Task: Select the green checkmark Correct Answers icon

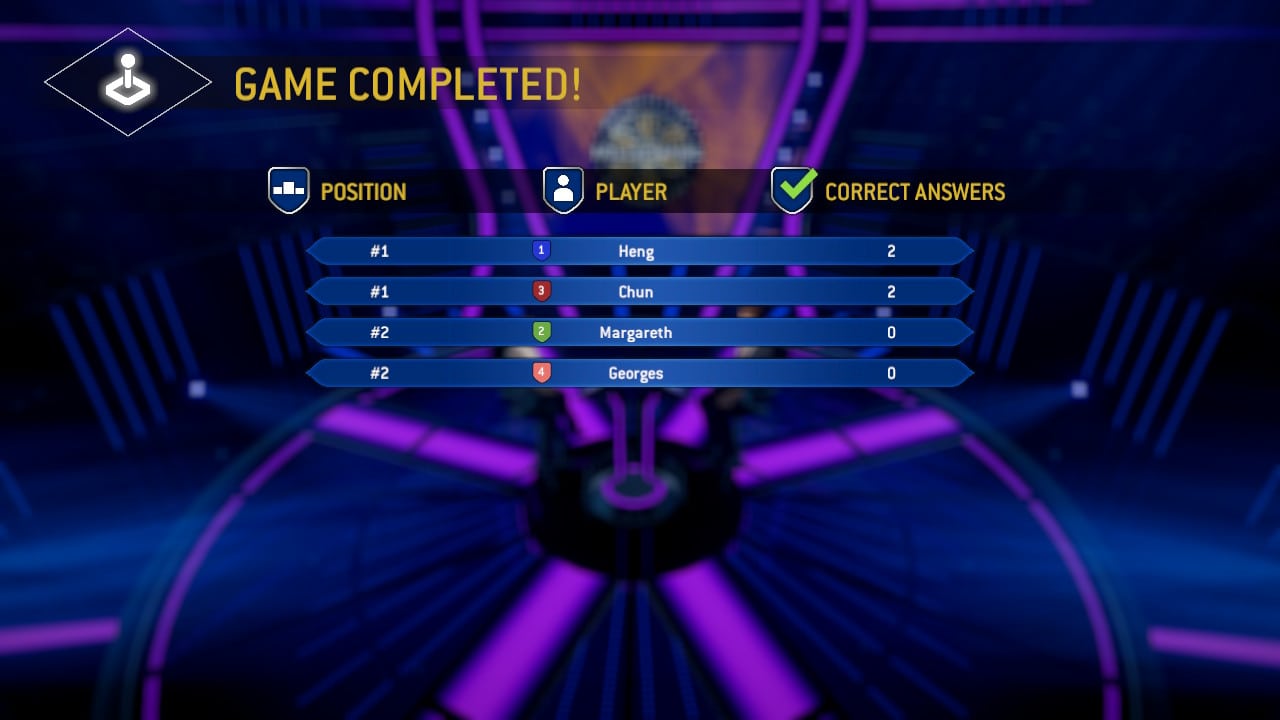Action: (793, 188)
